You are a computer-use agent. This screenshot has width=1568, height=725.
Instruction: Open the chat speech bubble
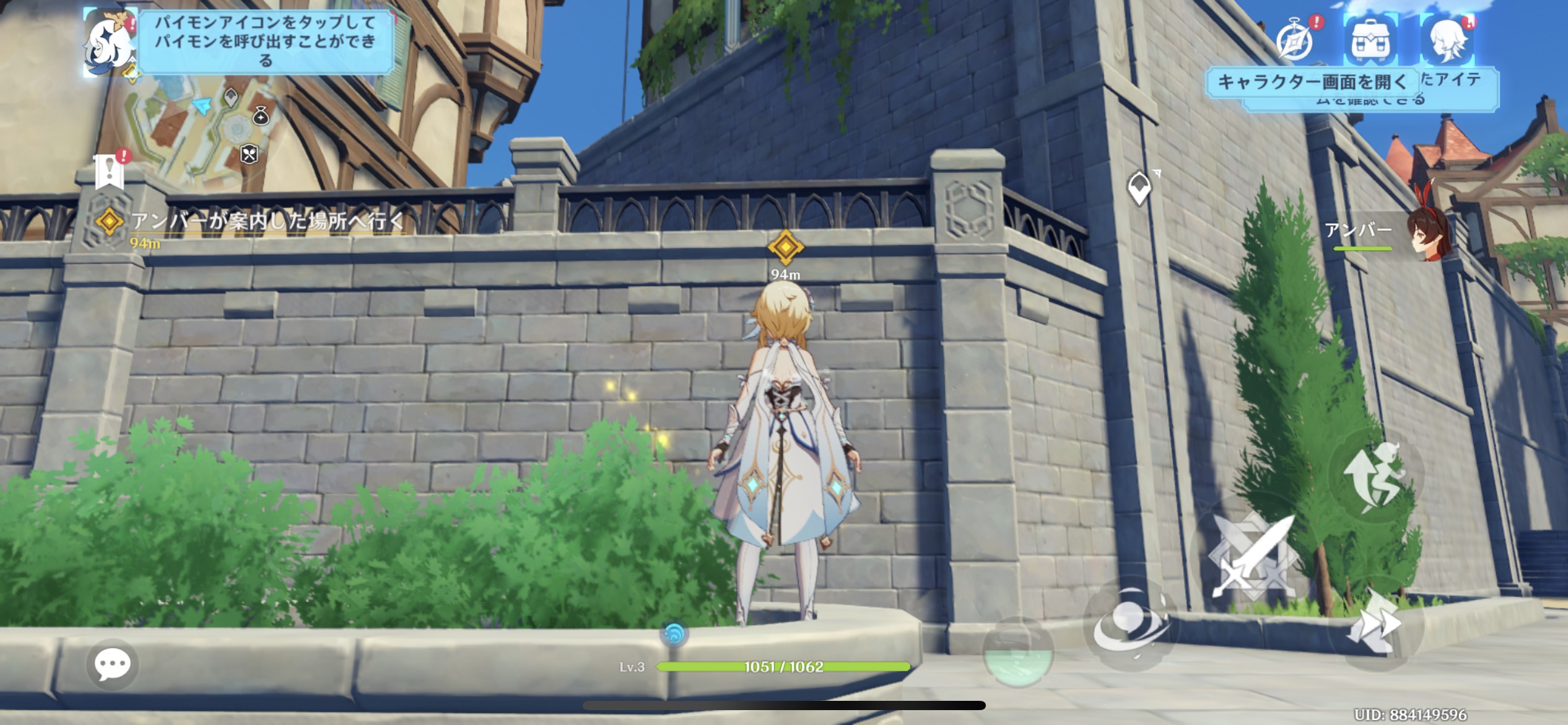tap(112, 665)
